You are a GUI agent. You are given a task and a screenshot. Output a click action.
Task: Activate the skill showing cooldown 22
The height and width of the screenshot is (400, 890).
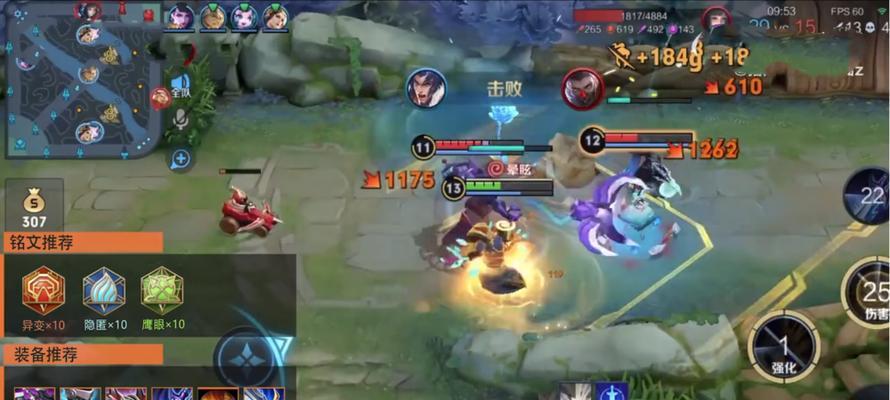click(x=870, y=197)
